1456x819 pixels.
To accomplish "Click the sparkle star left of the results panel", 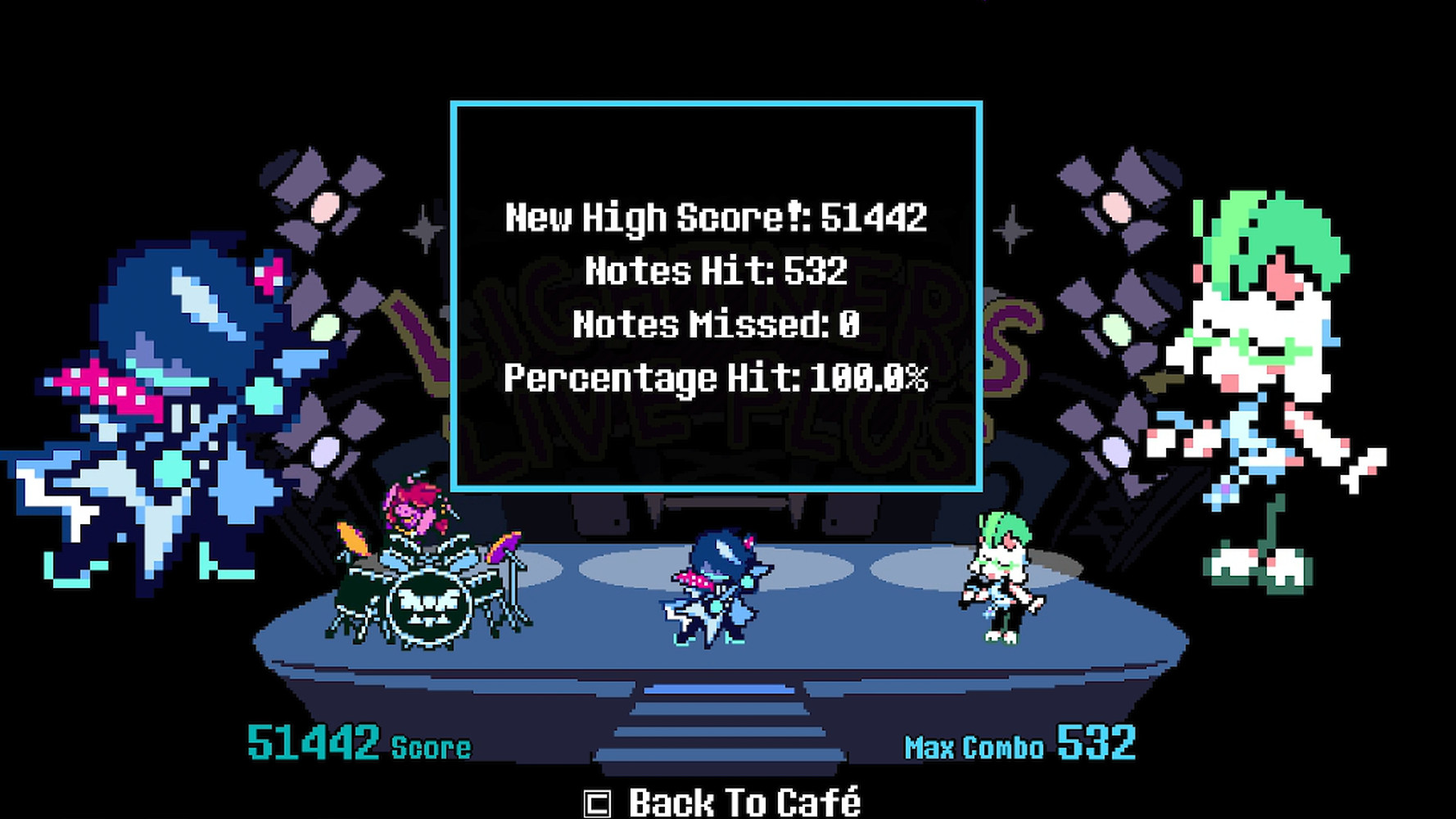I will tap(423, 231).
